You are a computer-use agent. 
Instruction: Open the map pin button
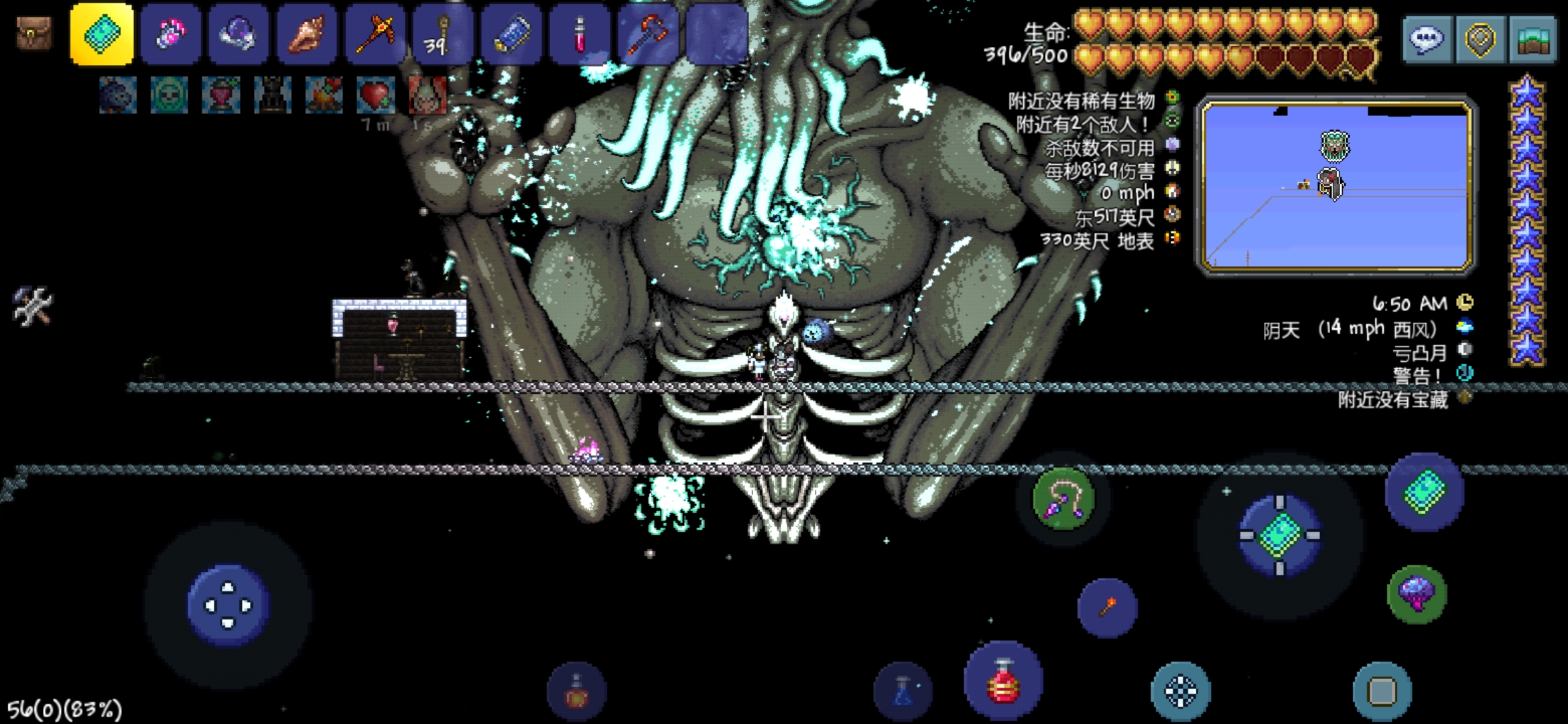point(1480,40)
